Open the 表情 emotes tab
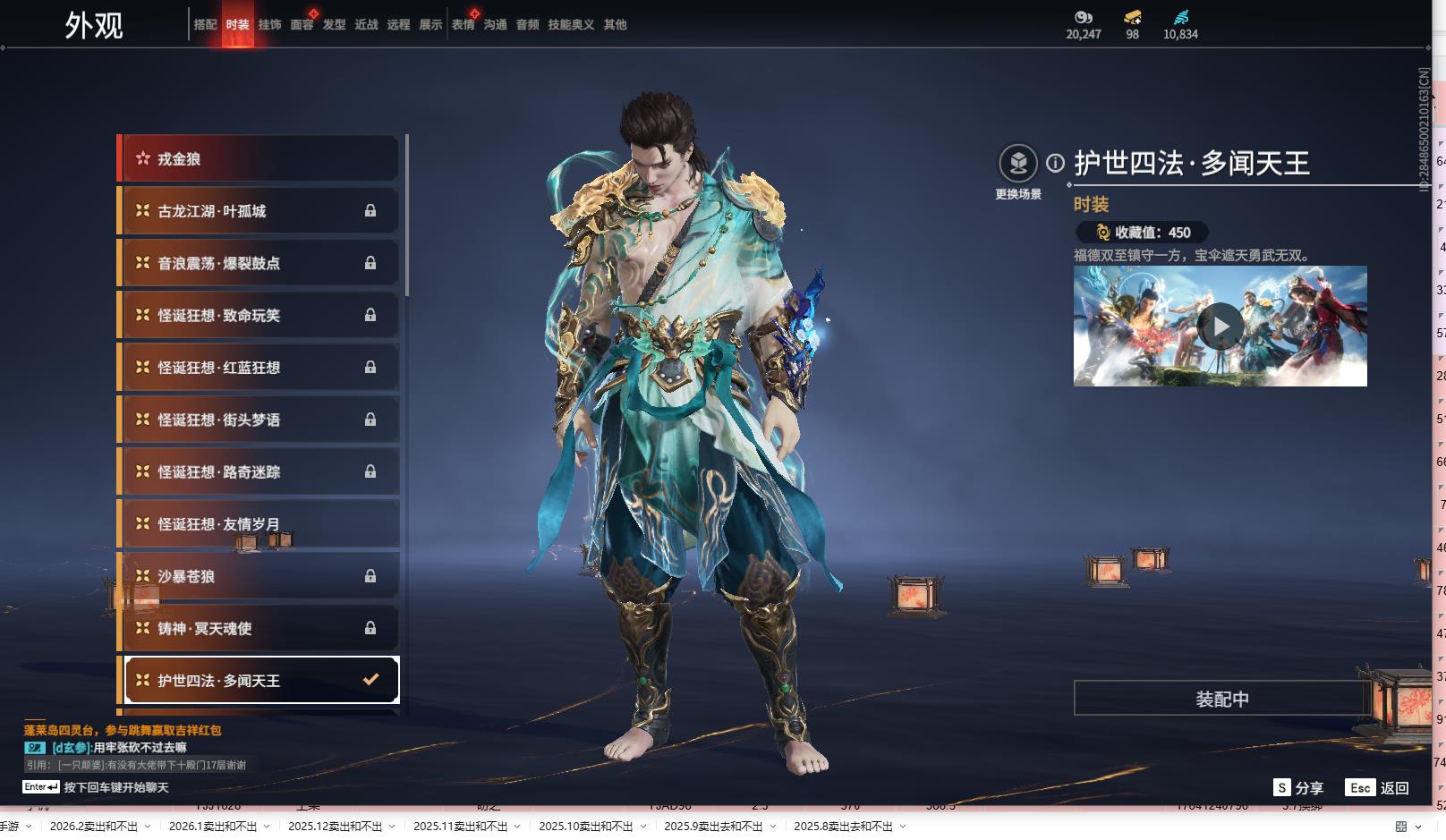The width and height of the screenshot is (1446, 840). click(x=463, y=25)
